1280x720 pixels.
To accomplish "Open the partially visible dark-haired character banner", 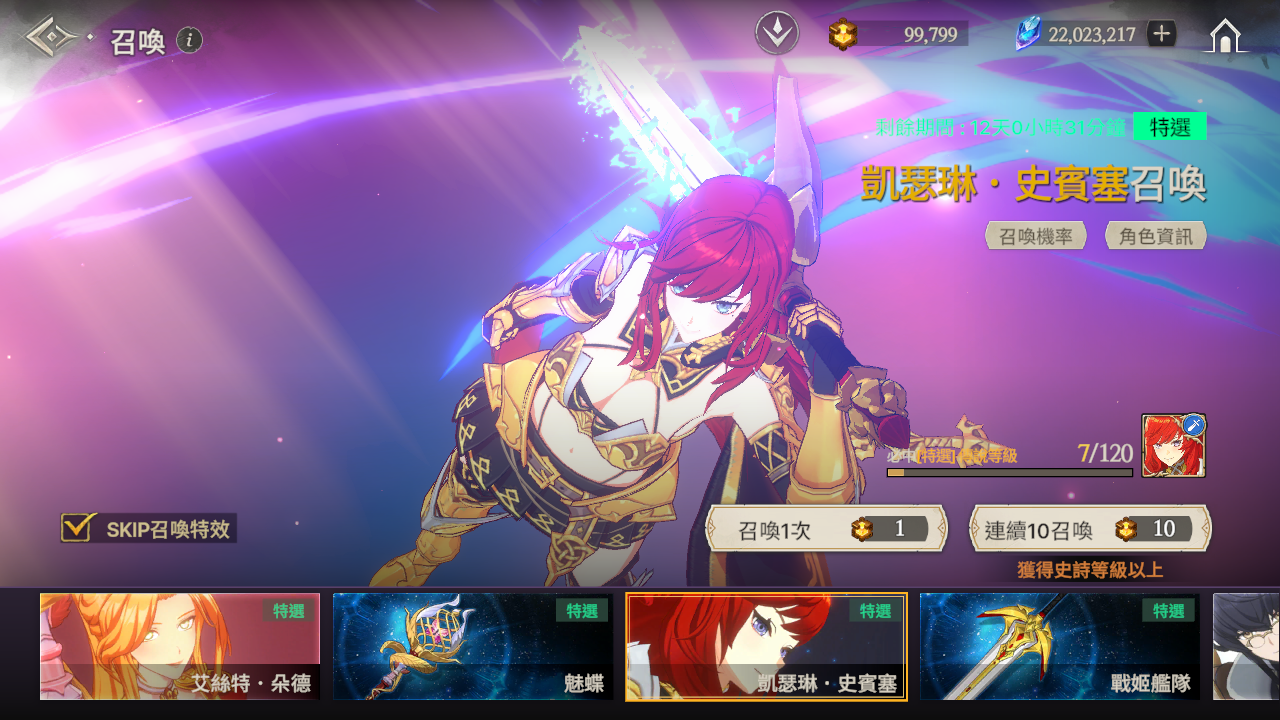I will [x=1246, y=646].
